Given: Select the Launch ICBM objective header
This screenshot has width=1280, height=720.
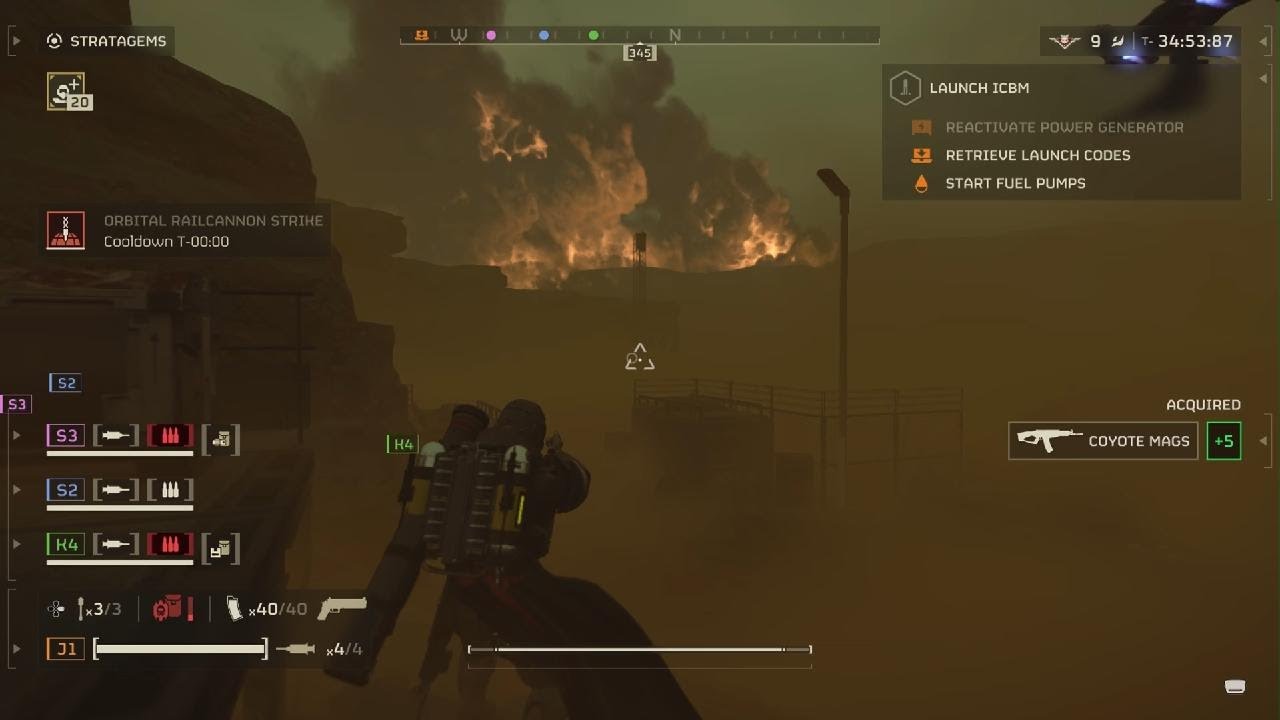Looking at the screenshot, I should (x=978, y=88).
